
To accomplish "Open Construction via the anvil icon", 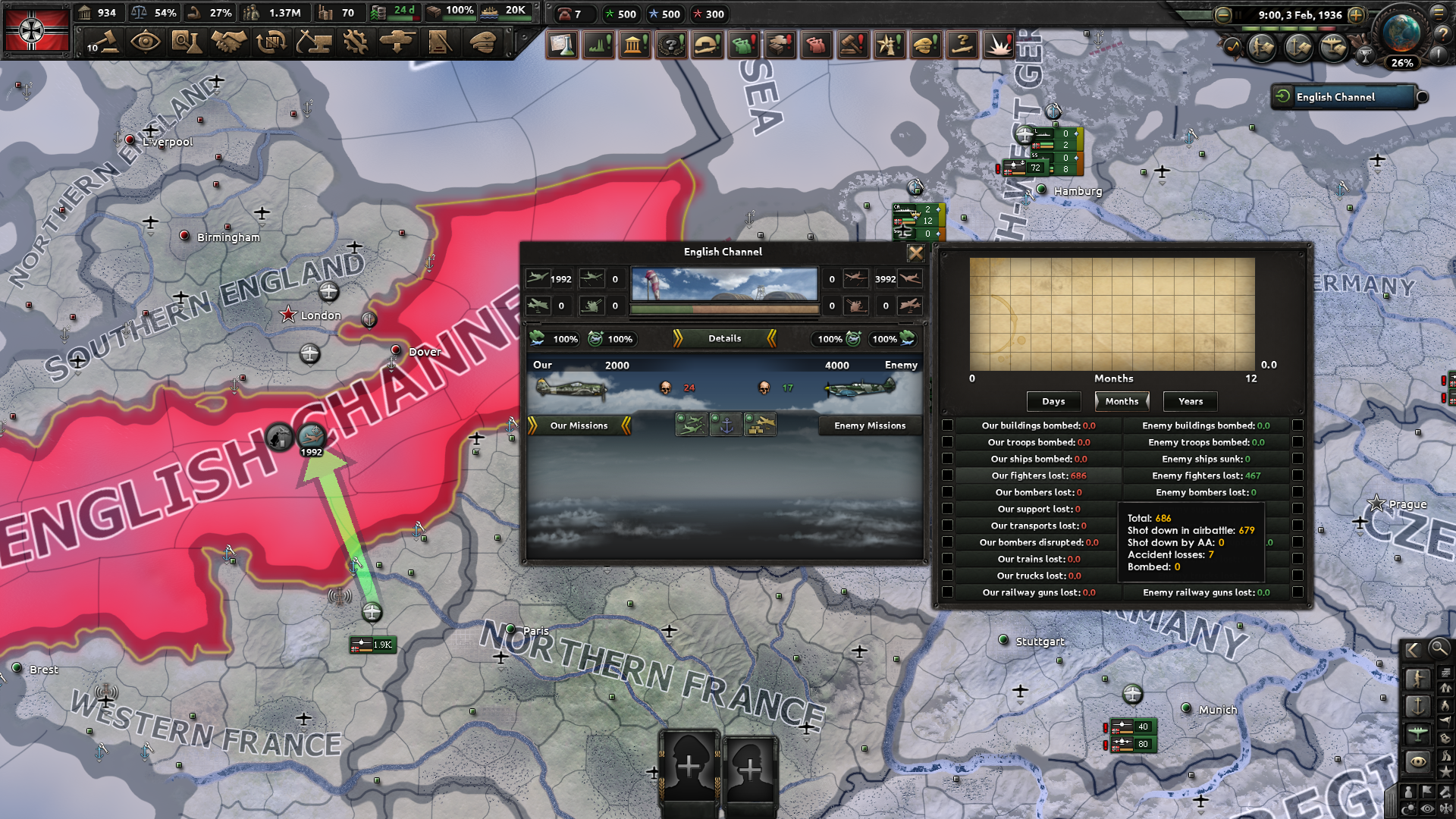I will [314, 42].
